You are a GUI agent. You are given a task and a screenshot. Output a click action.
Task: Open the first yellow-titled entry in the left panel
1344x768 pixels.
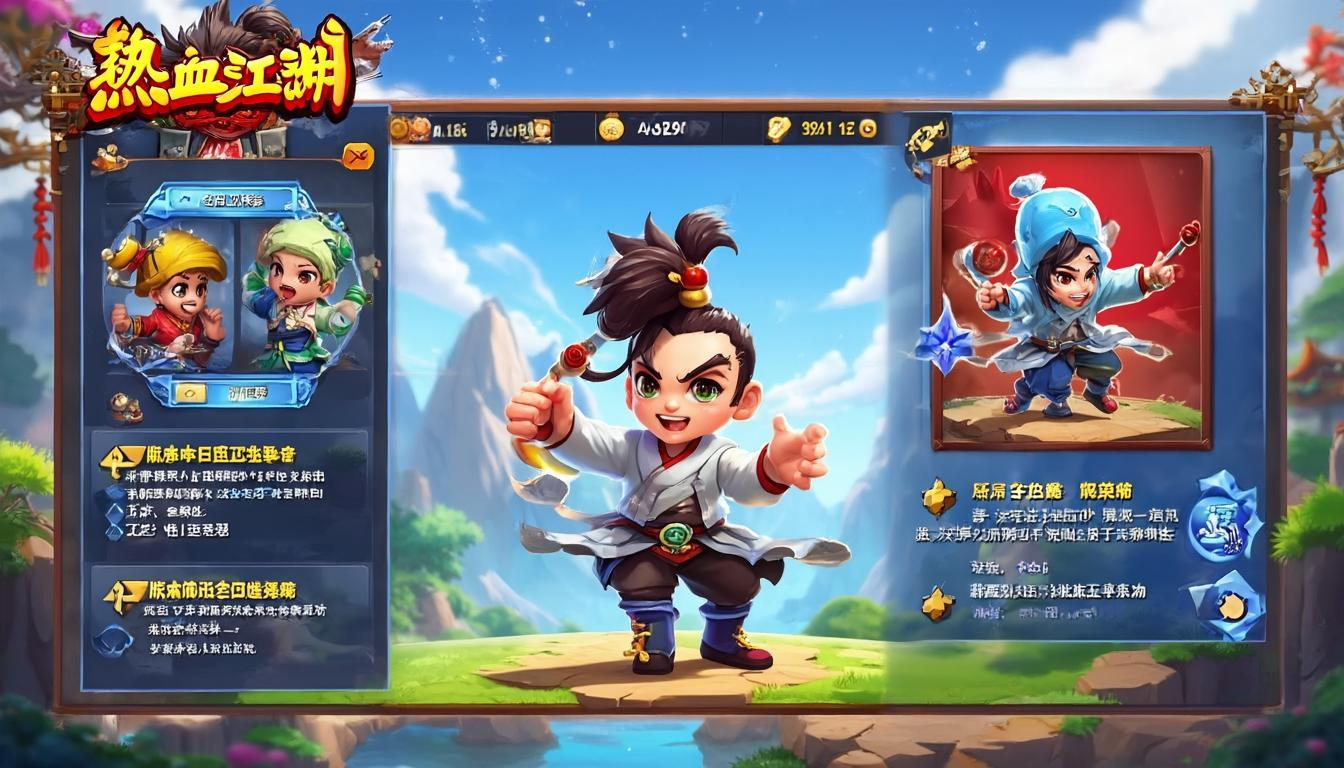[x=210, y=455]
